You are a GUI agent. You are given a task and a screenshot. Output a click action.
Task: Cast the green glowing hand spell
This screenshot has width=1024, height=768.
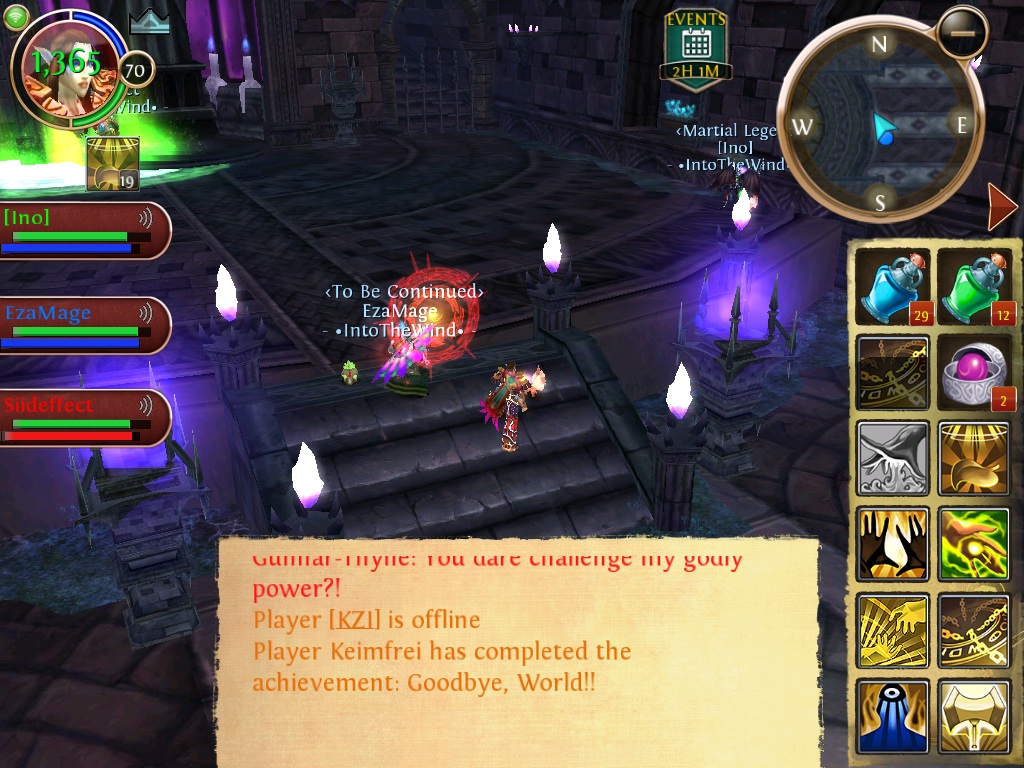coord(975,544)
